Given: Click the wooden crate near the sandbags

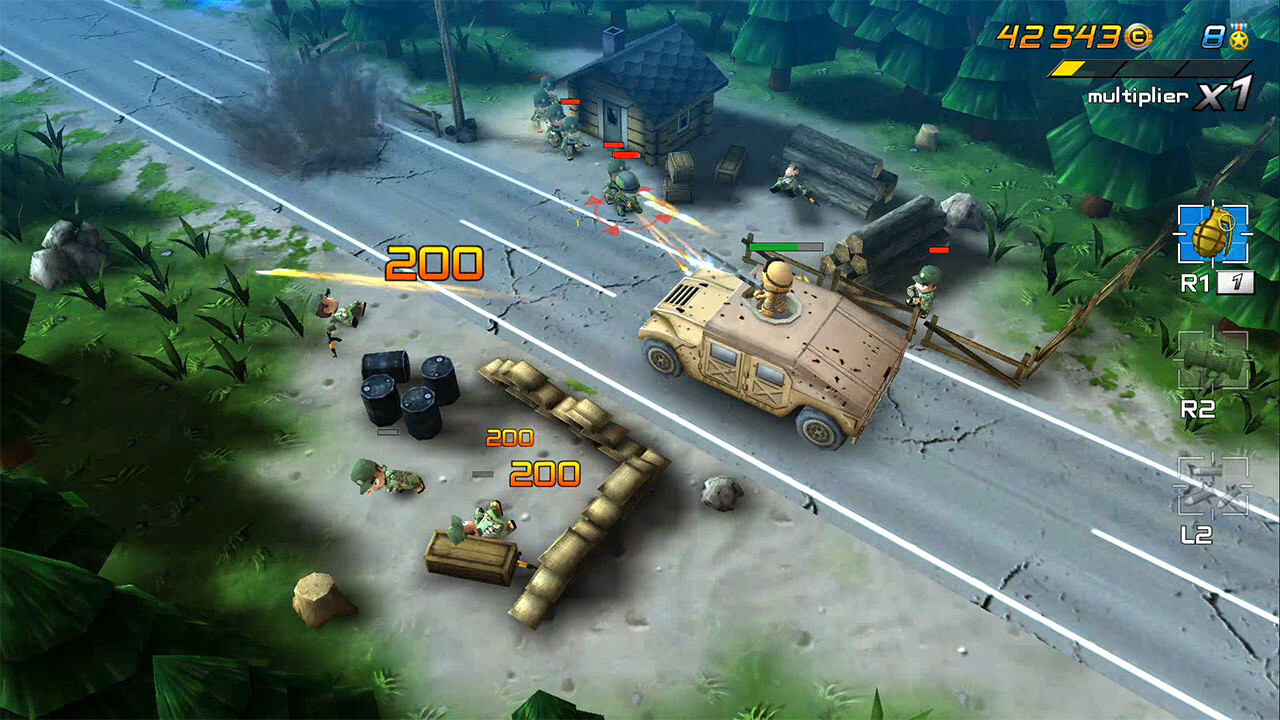Looking at the screenshot, I should point(470,555).
